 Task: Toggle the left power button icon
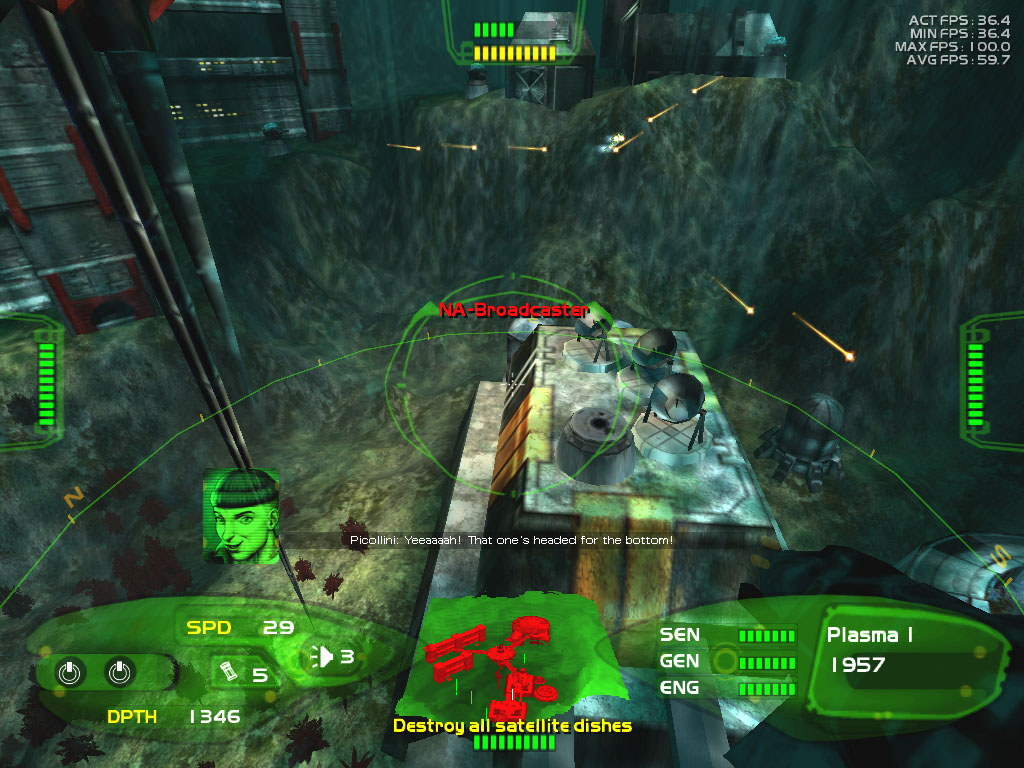tap(69, 673)
